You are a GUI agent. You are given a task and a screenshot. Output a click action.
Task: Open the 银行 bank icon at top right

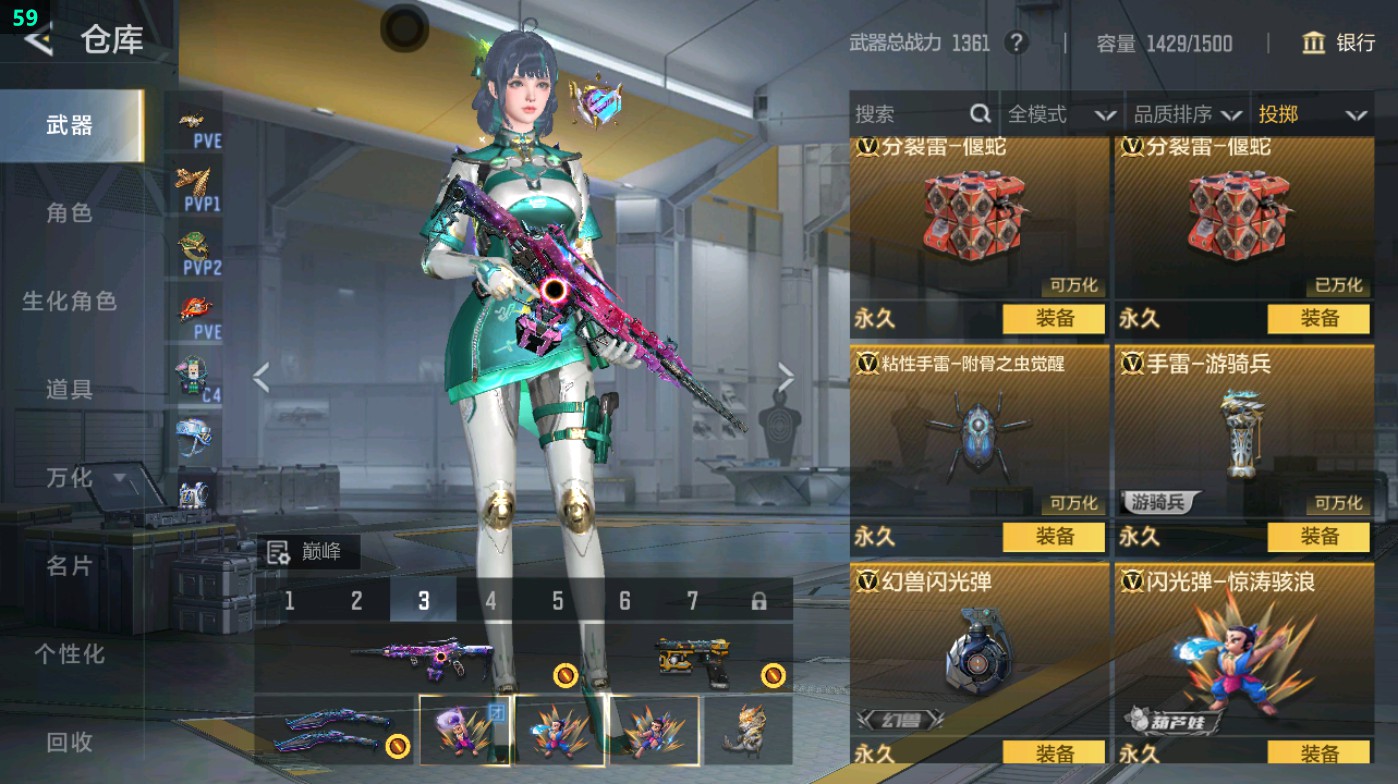[x=1313, y=44]
